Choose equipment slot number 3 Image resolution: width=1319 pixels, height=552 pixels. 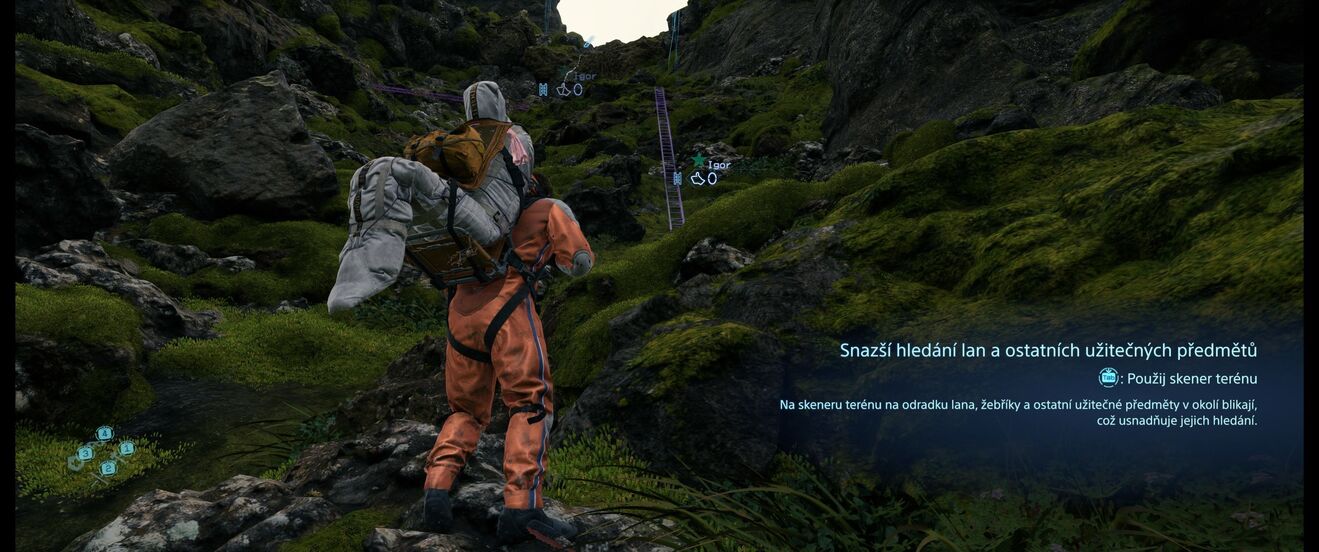pos(85,453)
